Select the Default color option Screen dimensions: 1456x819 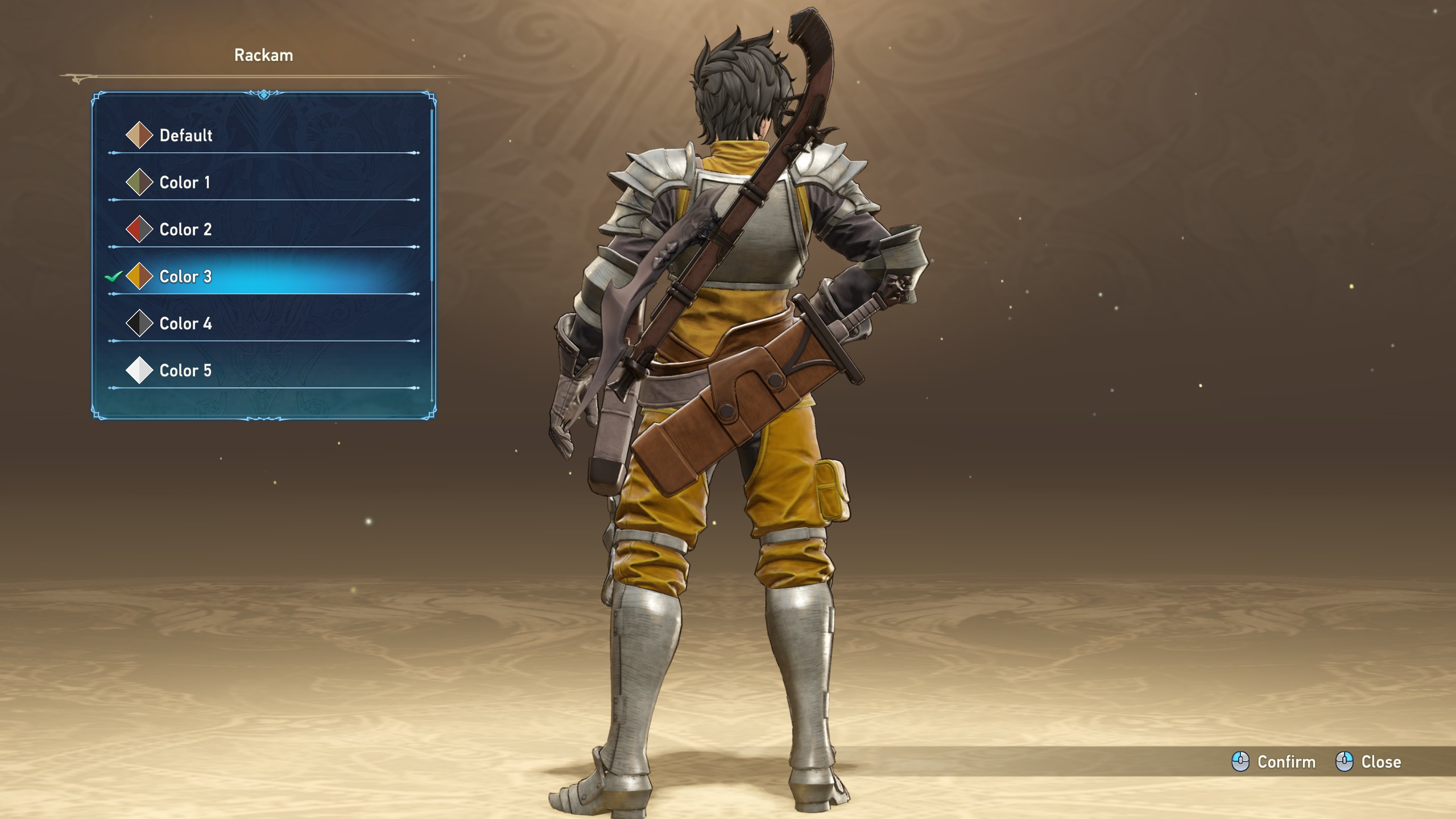tap(185, 135)
